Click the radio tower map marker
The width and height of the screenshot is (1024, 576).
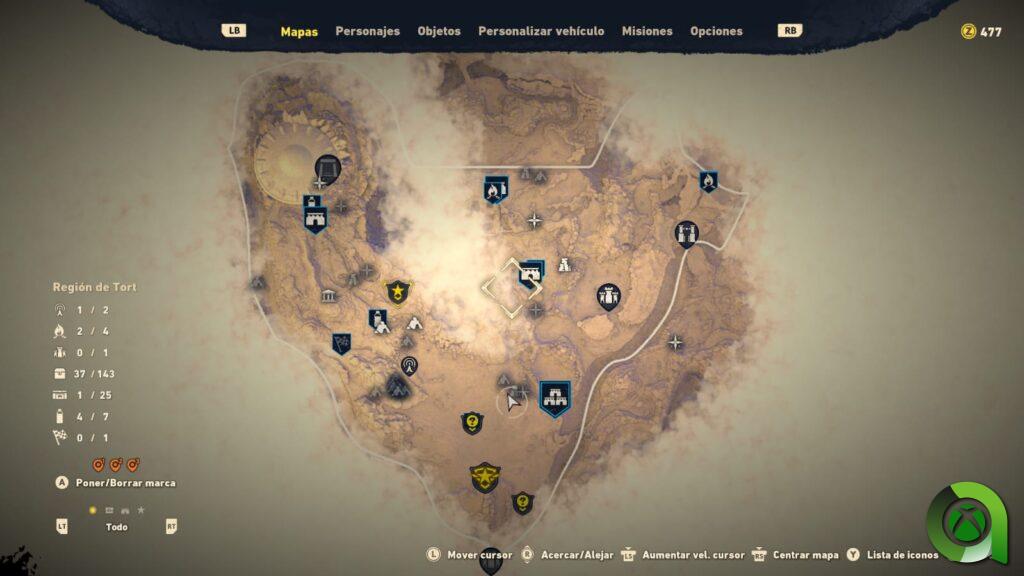408,365
